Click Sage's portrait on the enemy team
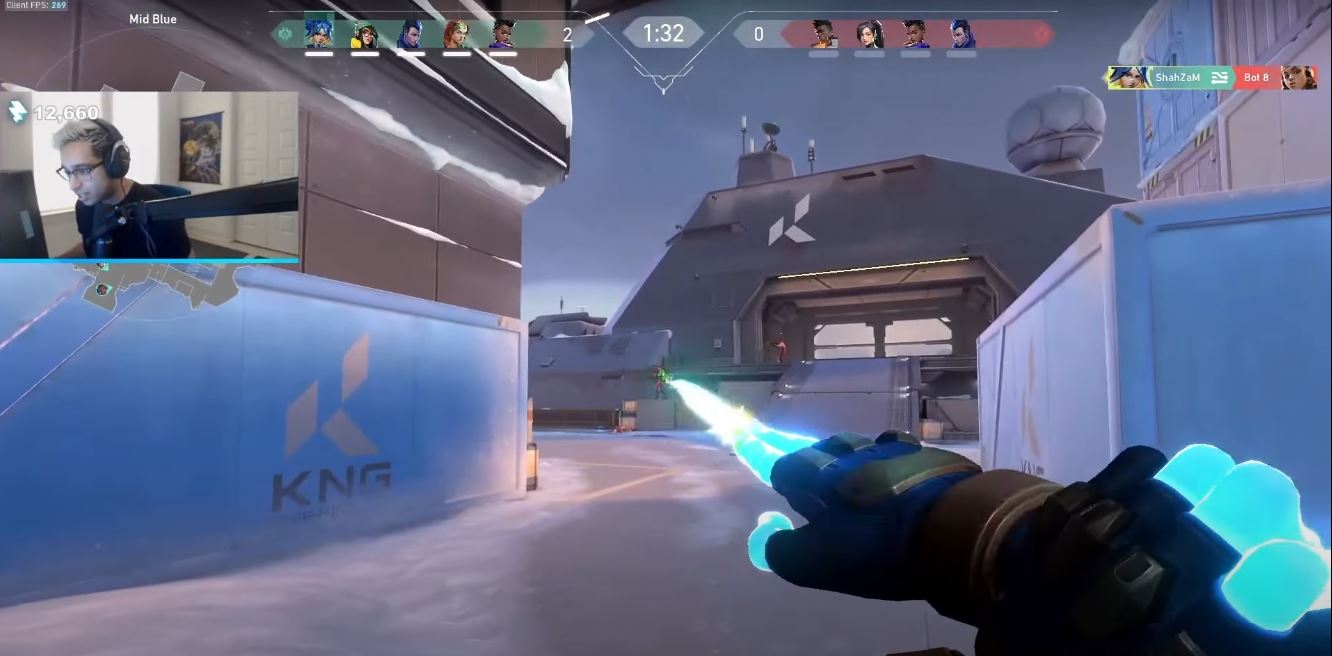This screenshot has width=1332, height=656. (869, 34)
